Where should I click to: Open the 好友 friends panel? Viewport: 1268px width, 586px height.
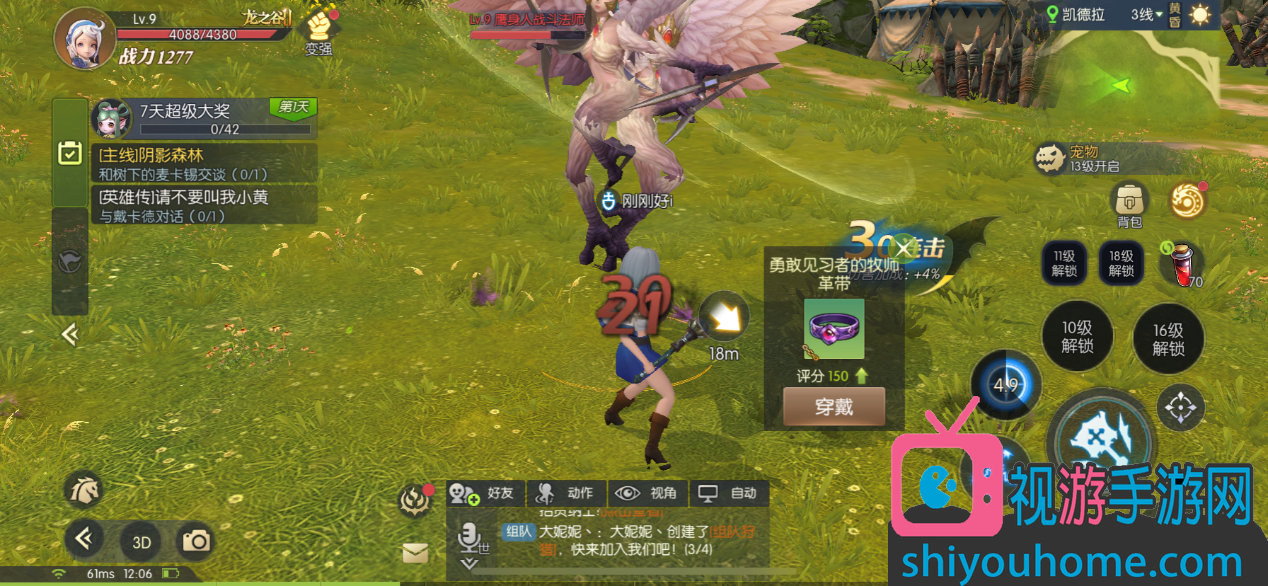[x=484, y=493]
